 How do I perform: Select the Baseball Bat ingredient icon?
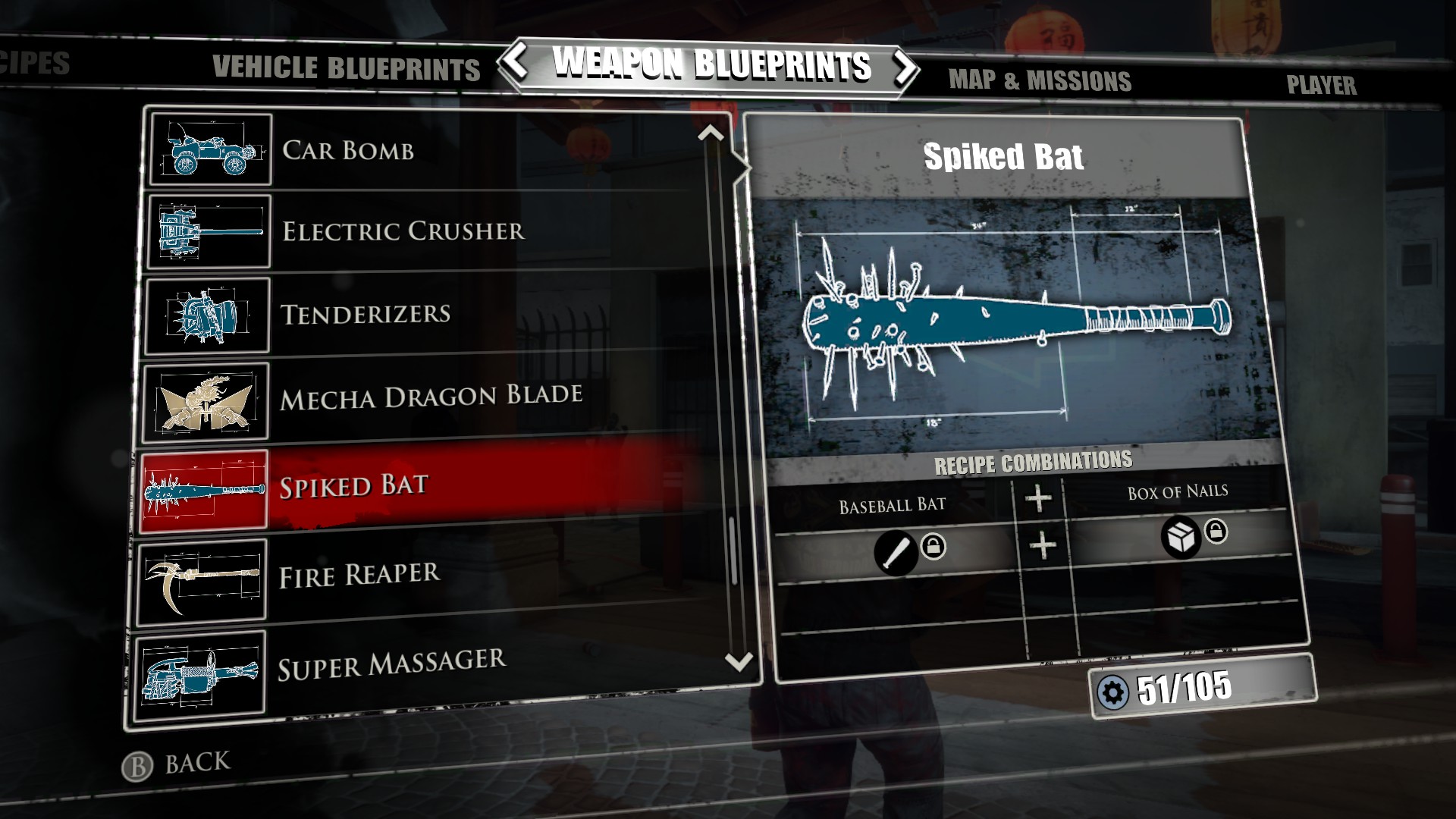pyautogui.click(x=896, y=552)
